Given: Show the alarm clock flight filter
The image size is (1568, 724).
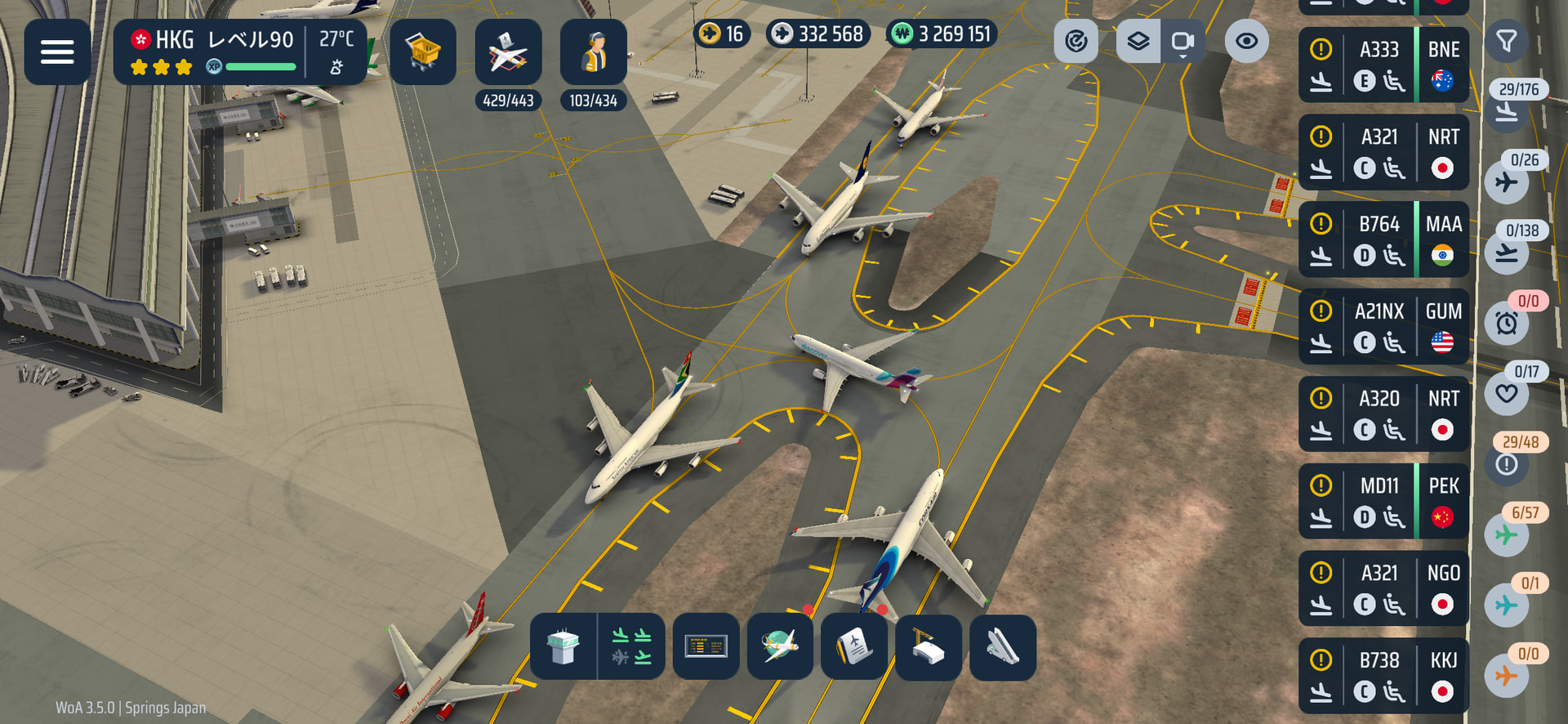Looking at the screenshot, I should [x=1507, y=323].
